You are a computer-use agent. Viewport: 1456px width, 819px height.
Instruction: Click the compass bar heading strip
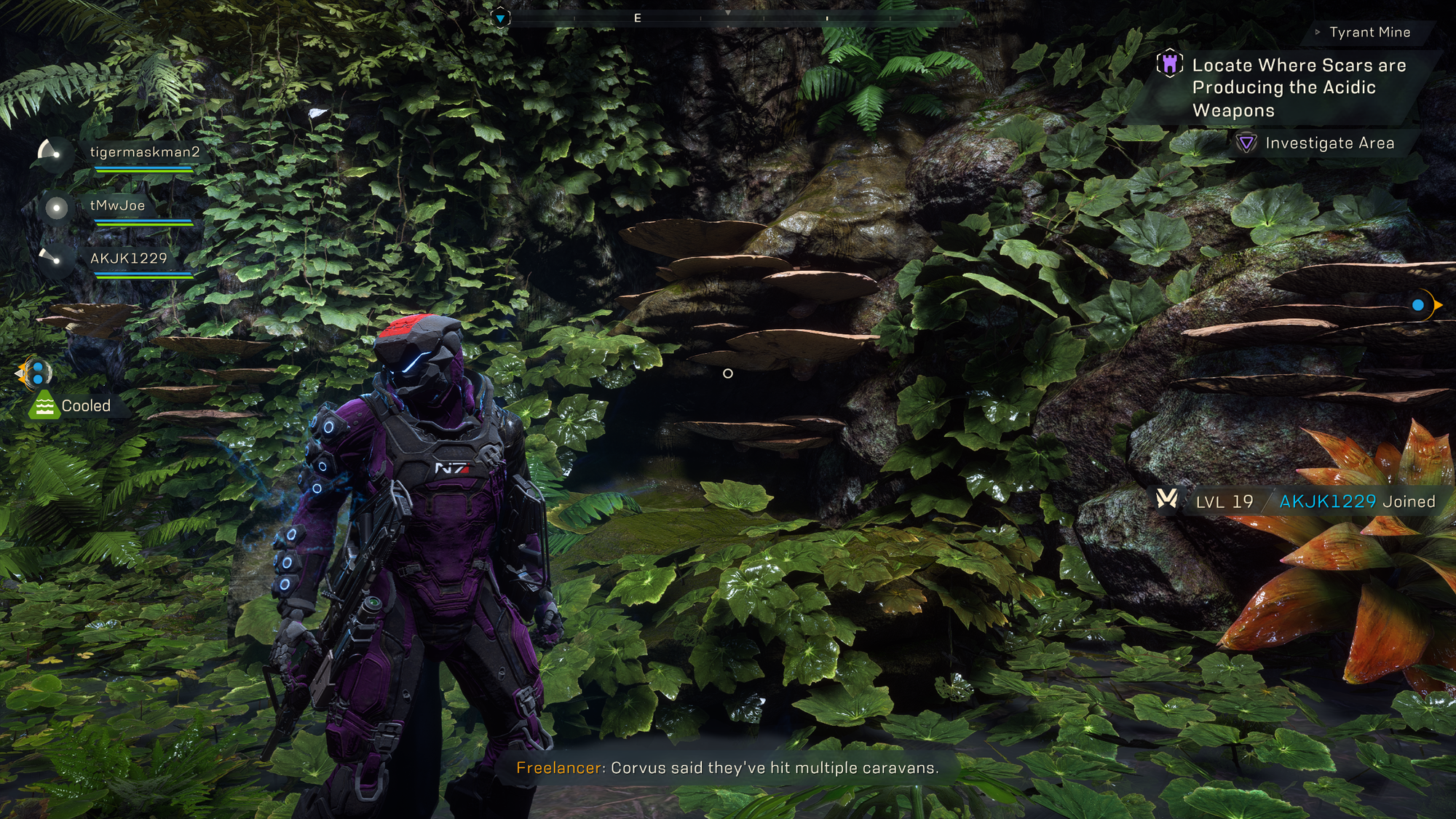tap(728, 17)
